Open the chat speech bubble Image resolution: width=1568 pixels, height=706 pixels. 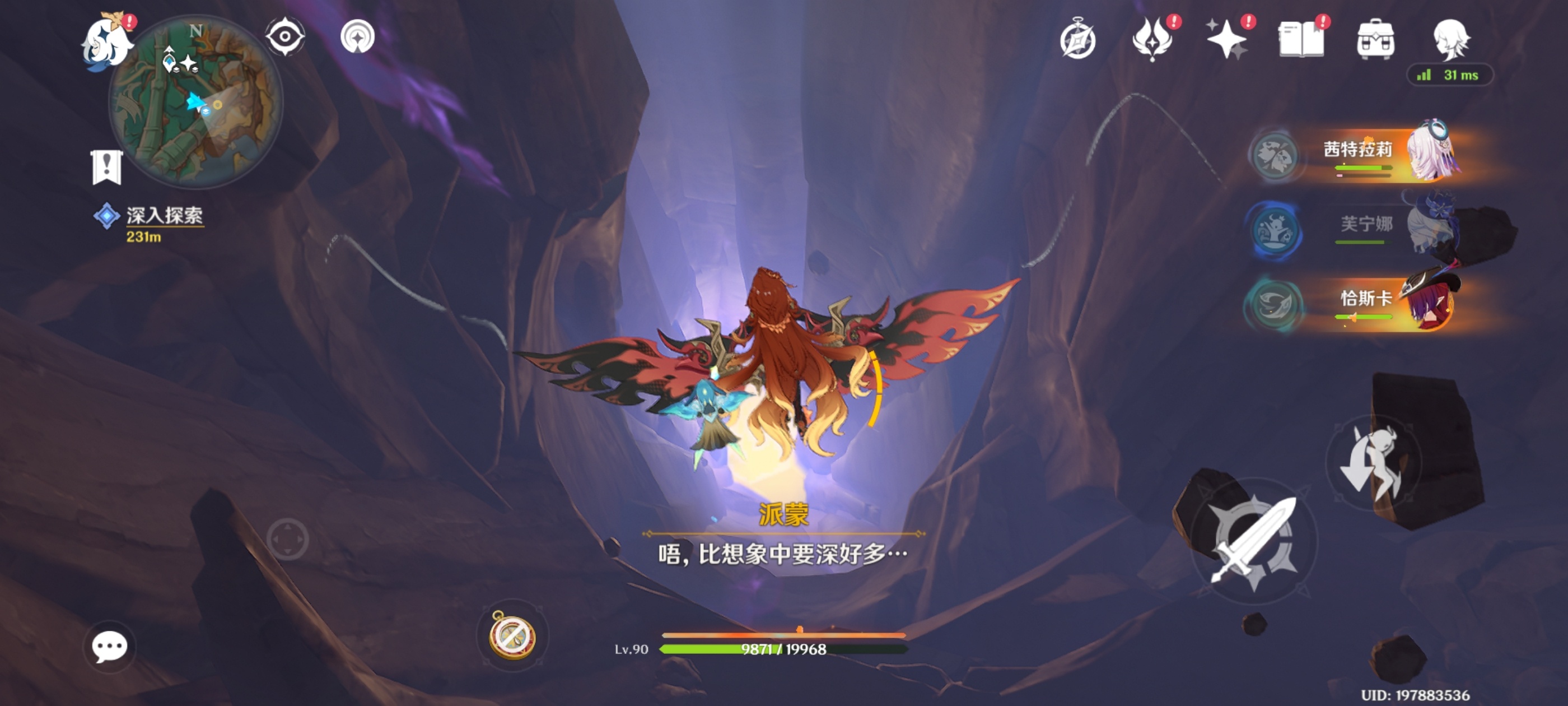click(x=110, y=646)
